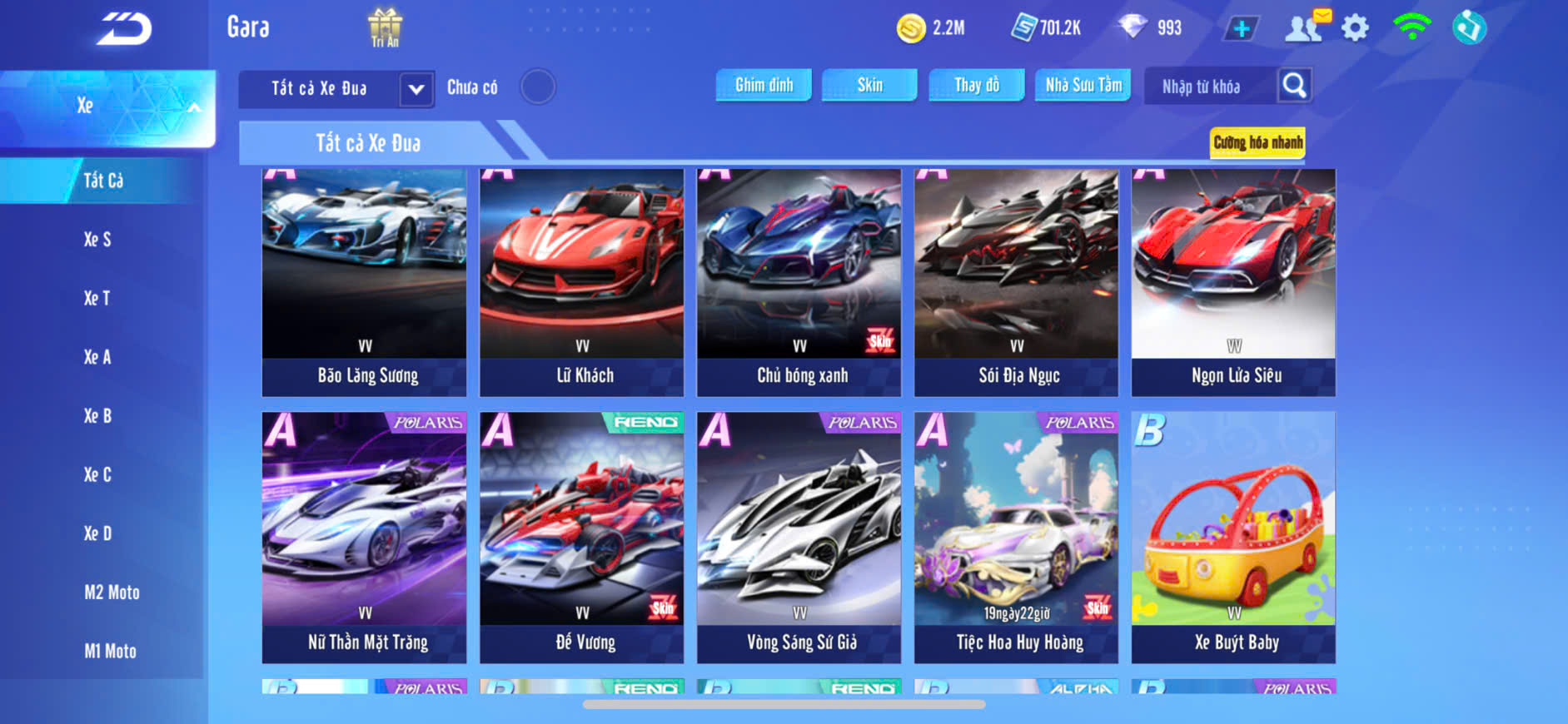Image resolution: width=1568 pixels, height=724 pixels.
Task: Activate Cường hóa nhanh quick upgrade
Action: coord(1257,142)
